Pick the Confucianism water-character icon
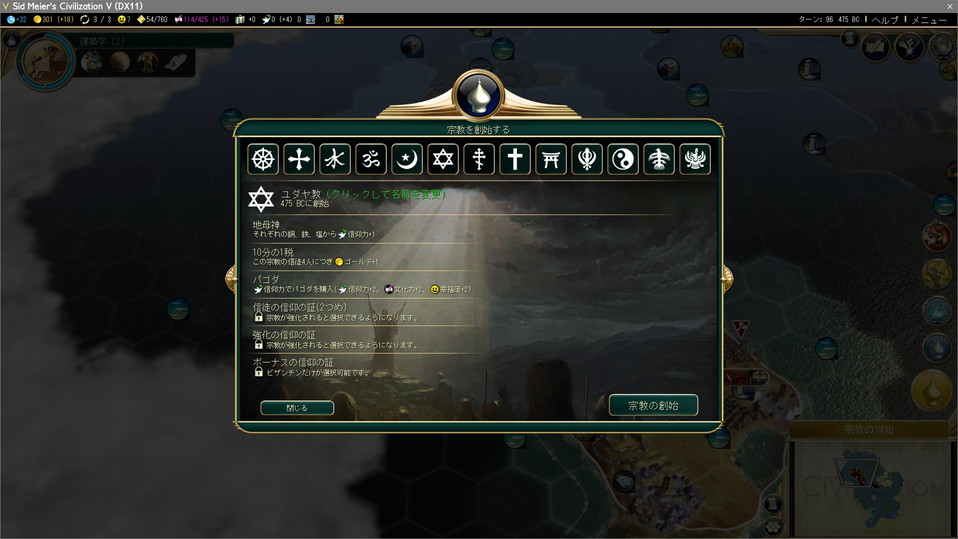This screenshot has width=958, height=539. click(x=335, y=159)
